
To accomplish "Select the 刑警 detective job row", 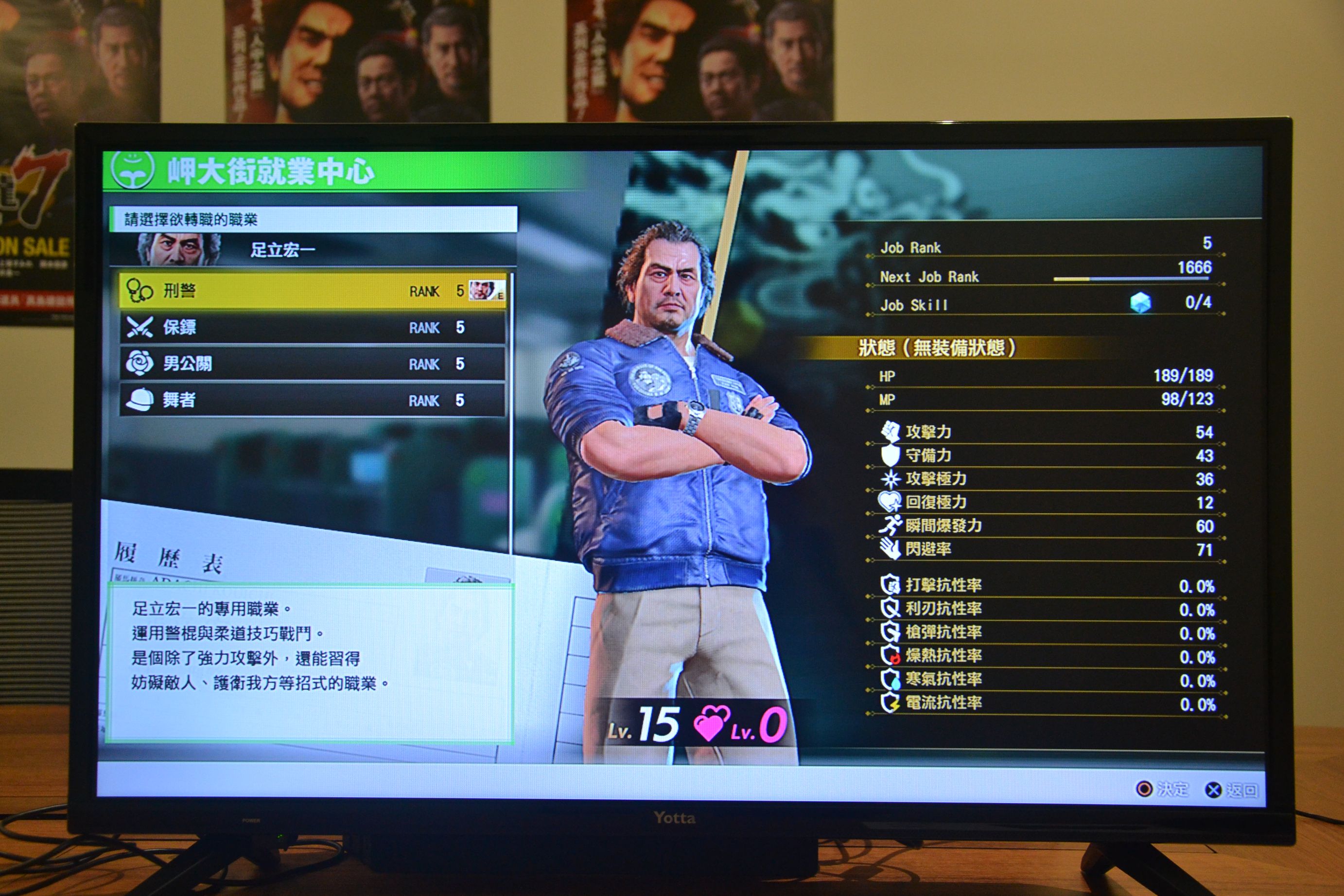I will tap(313, 291).
